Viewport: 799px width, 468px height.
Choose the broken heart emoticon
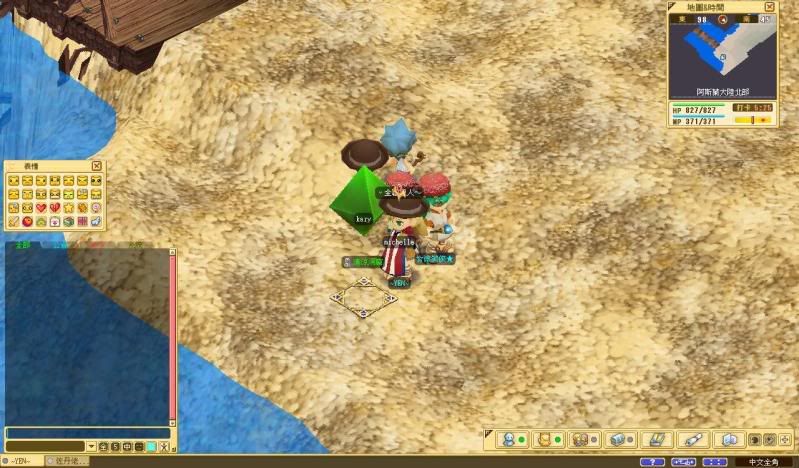click(x=55, y=207)
